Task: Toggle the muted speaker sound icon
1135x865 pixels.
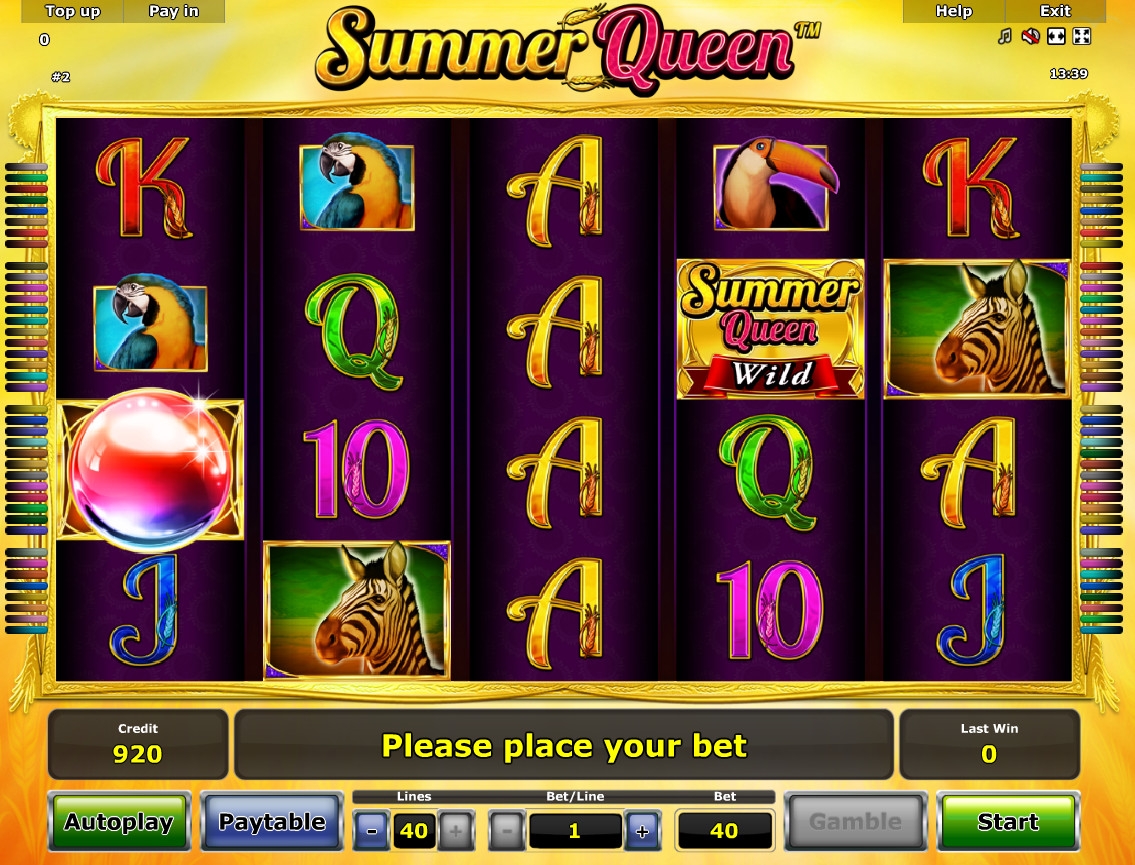Action: (1030, 37)
